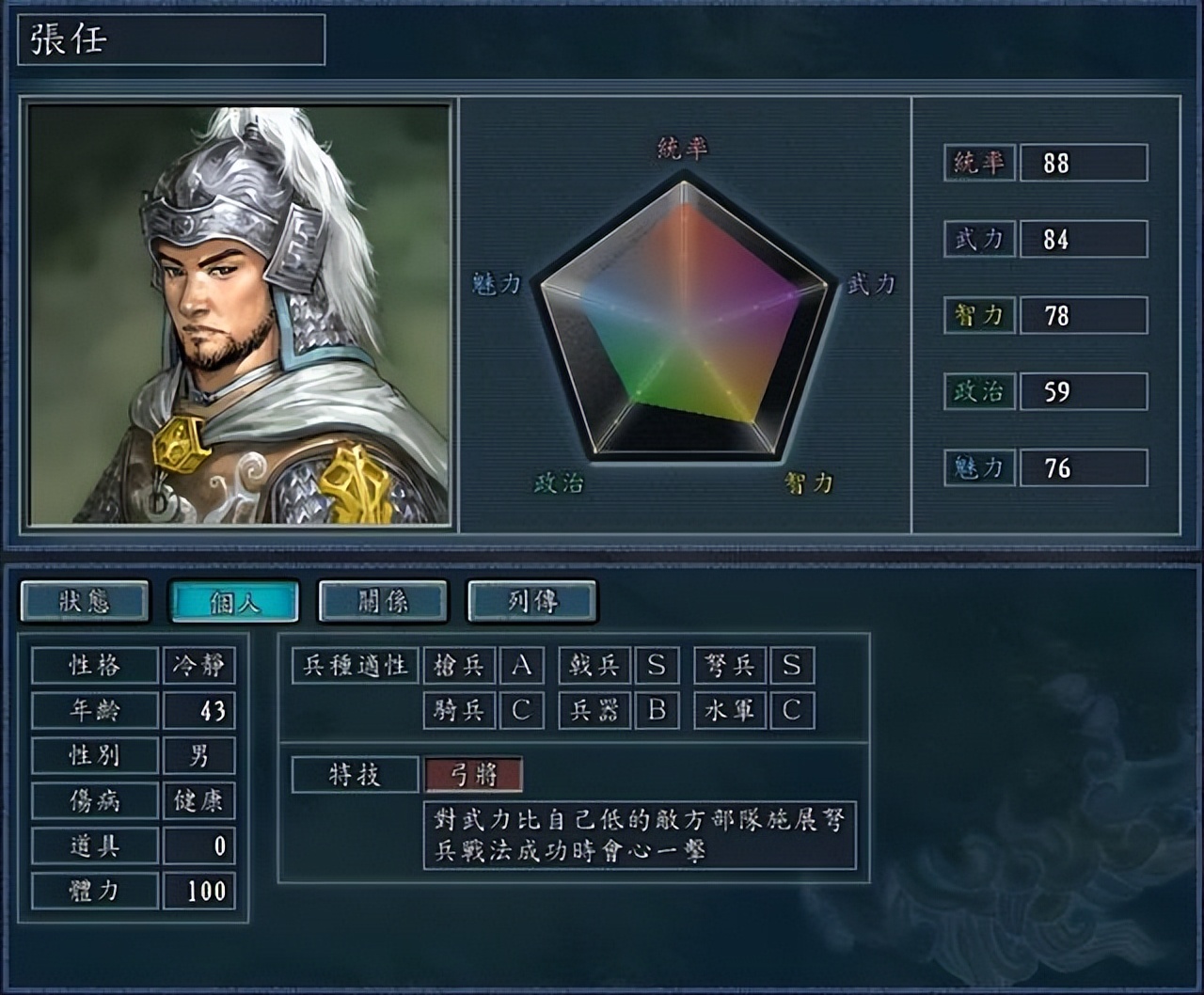Toggle the 騎兵 C rating indicator
The height and width of the screenshot is (995, 1204).
click(522, 712)
